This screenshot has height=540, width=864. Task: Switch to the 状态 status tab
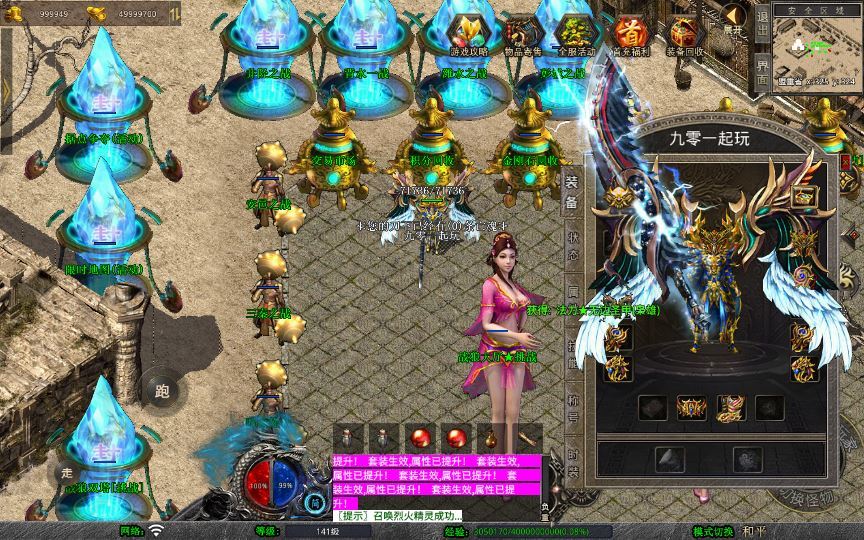coord(573,246)
